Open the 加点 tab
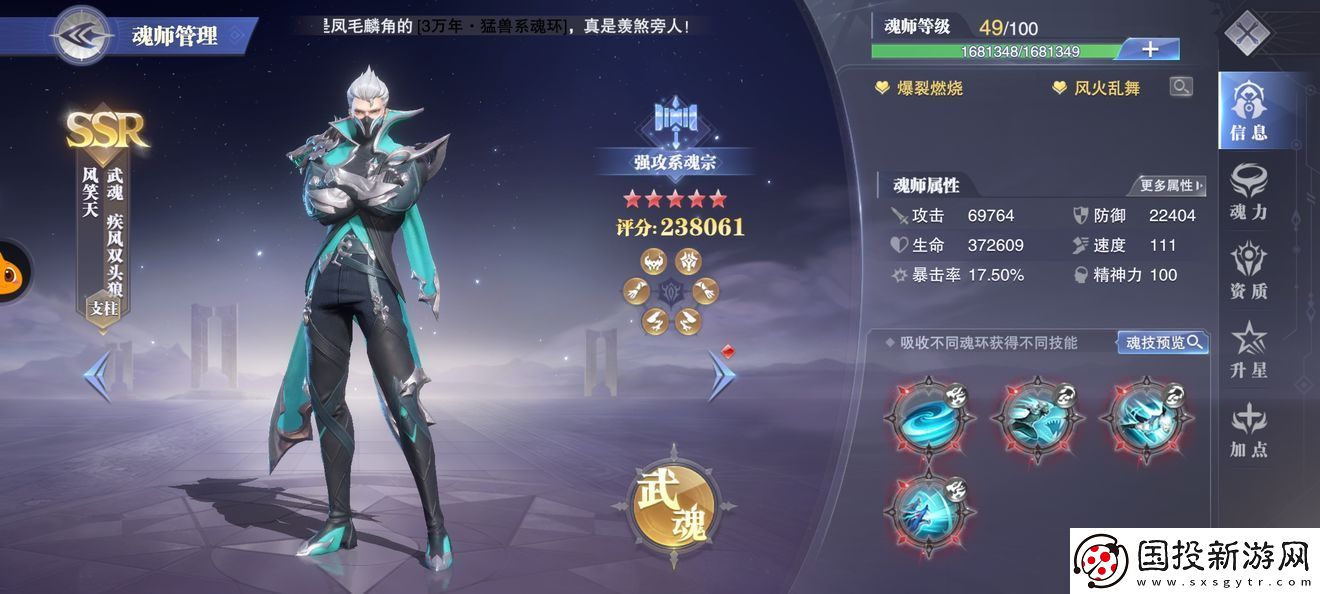1320x594 pixels. (x=1248, y=431)
